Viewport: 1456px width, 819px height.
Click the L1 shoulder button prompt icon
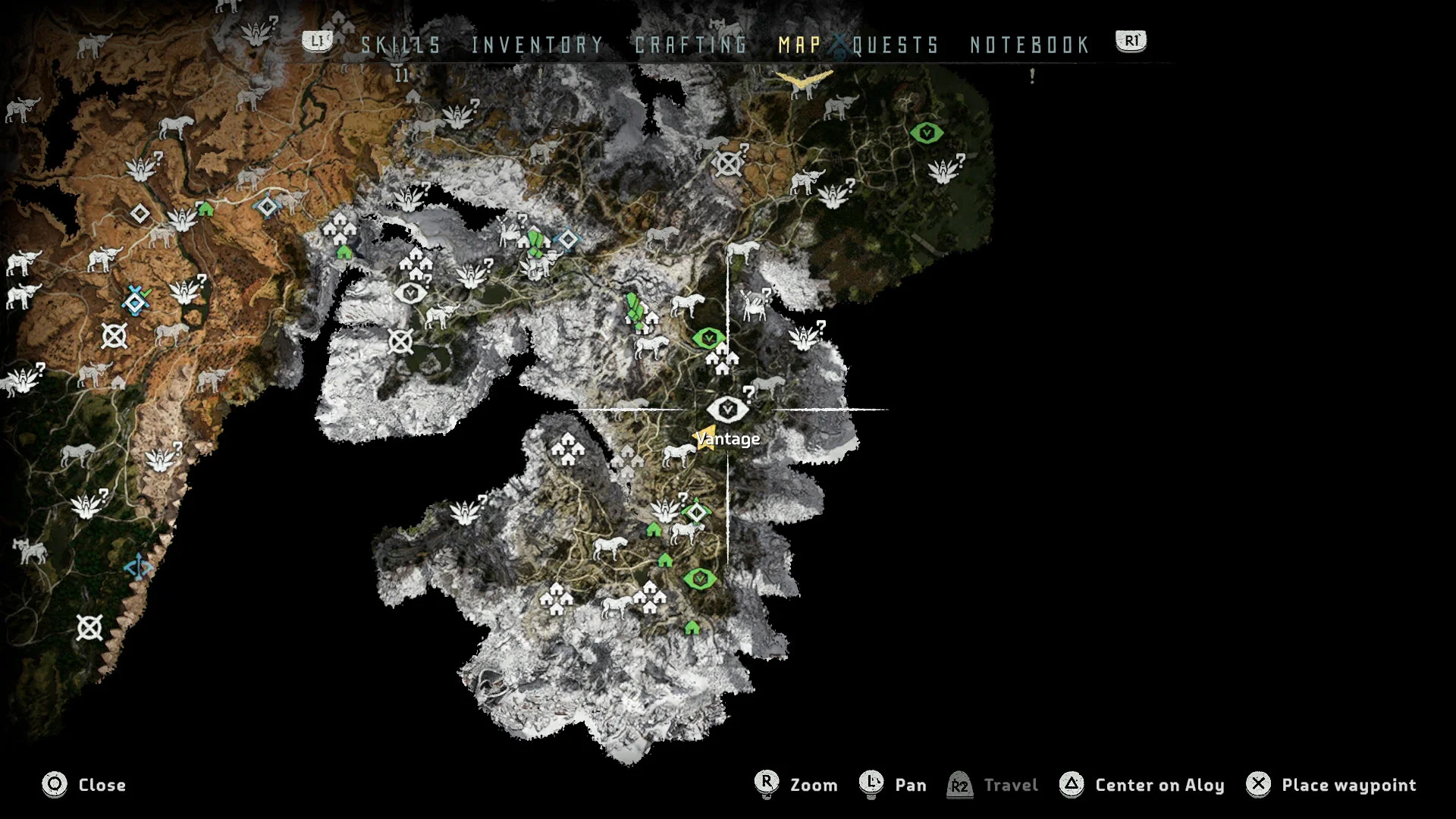pos(318,42)
